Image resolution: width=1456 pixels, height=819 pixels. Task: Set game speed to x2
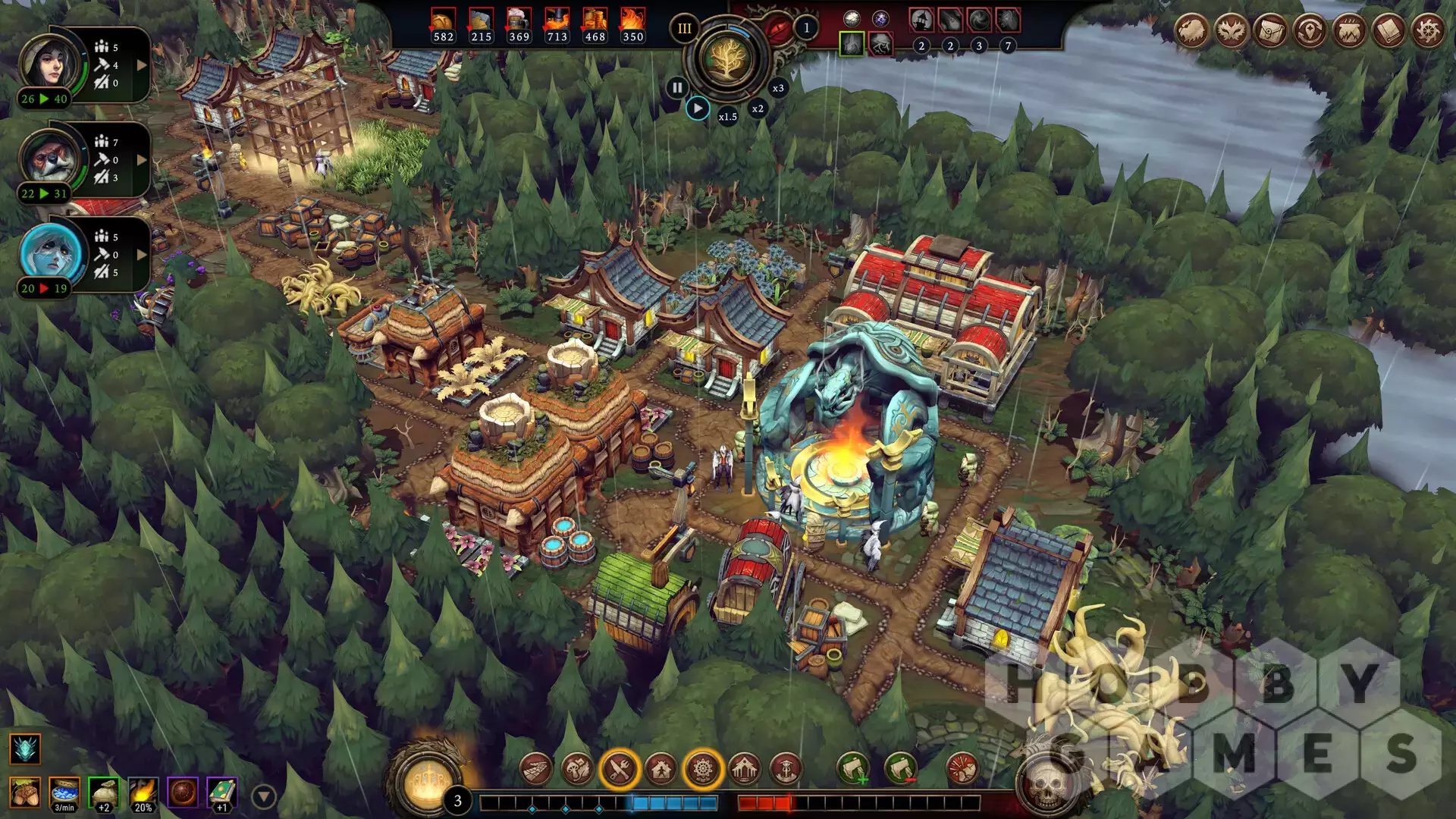[758, 108]
